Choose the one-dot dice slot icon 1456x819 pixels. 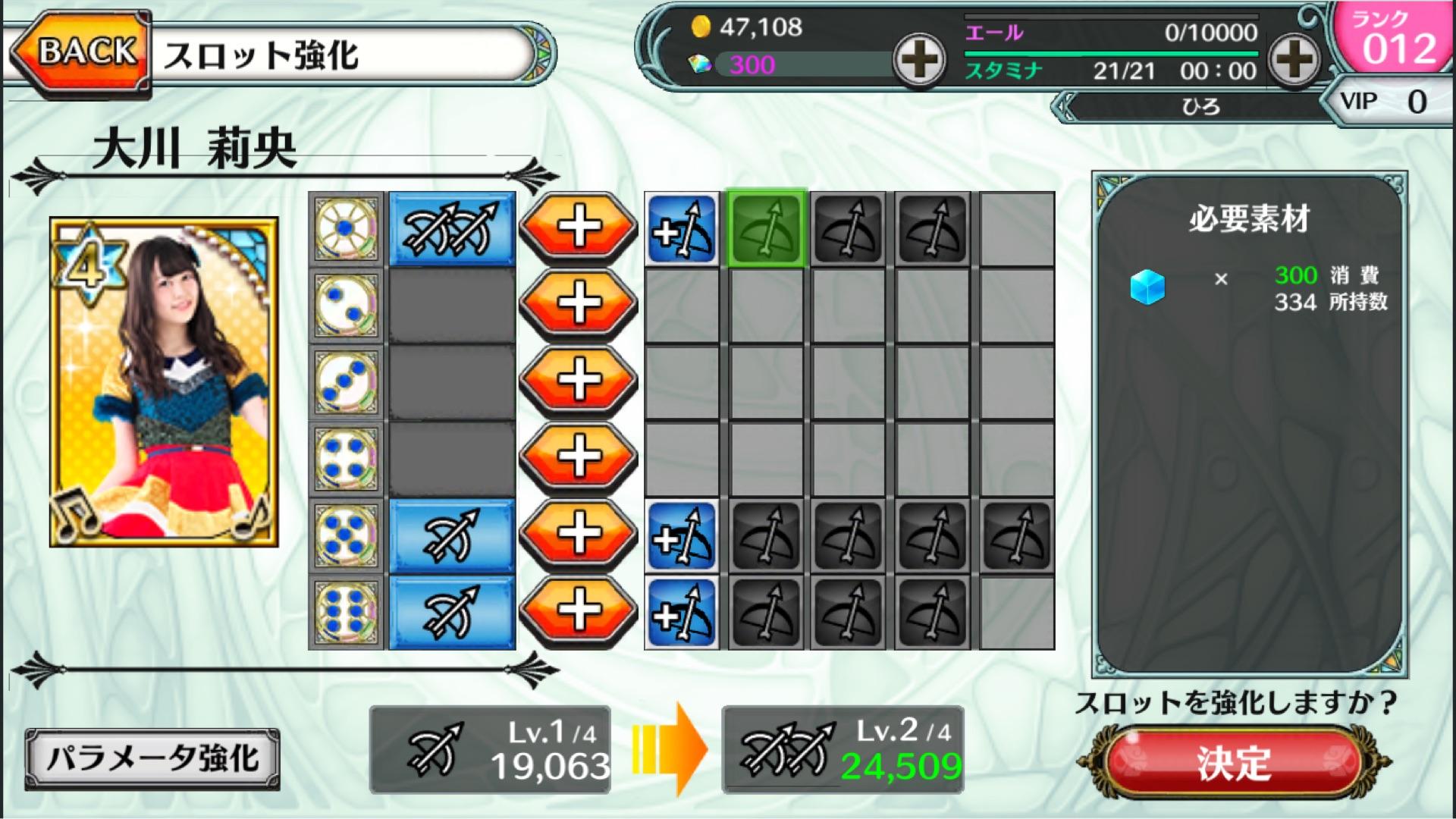coord(347,228)
